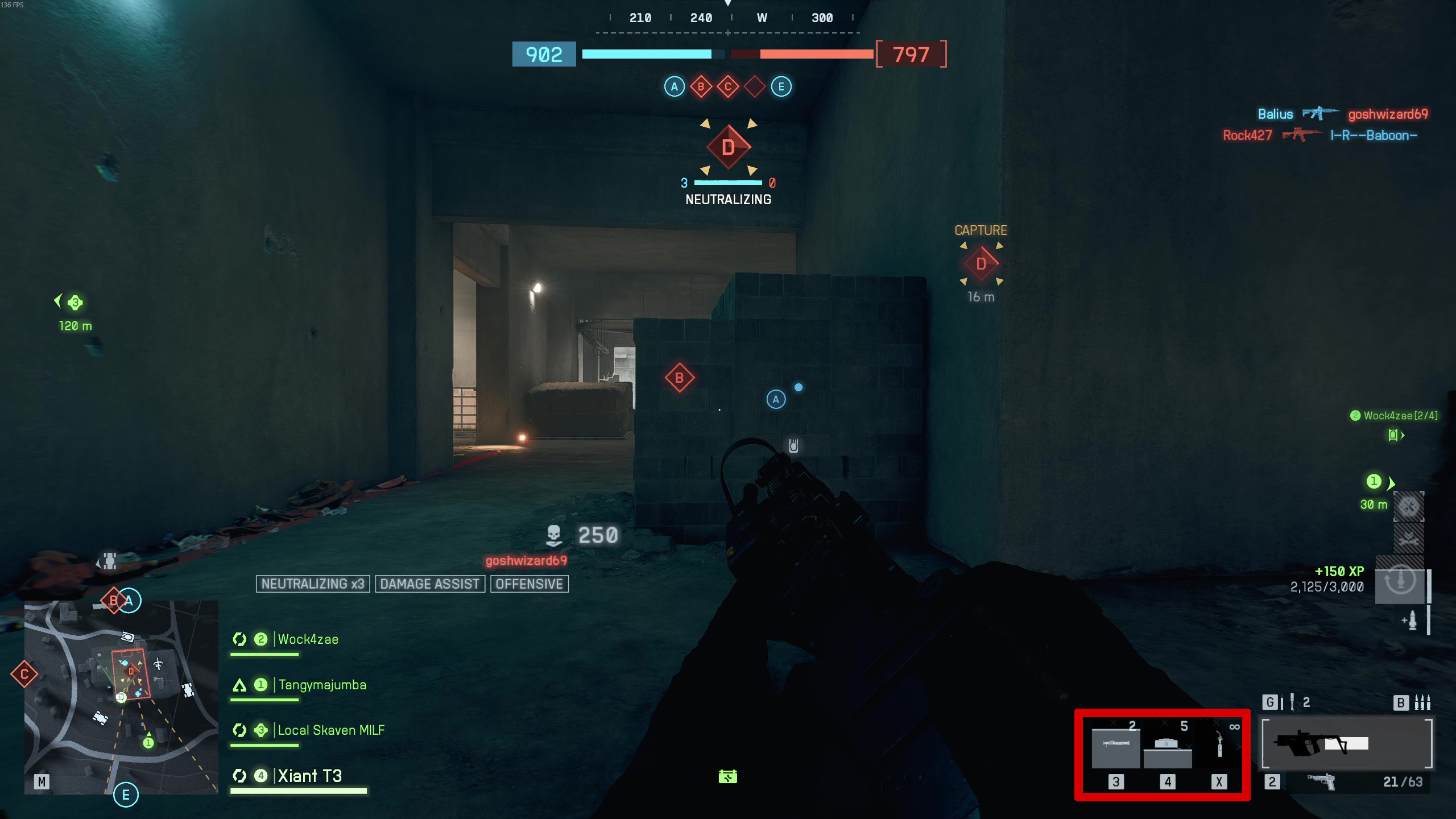Switch to the pistol sidearm slot
Viewport: 1456px width, 819px height.
click(x=1321, y=782)
